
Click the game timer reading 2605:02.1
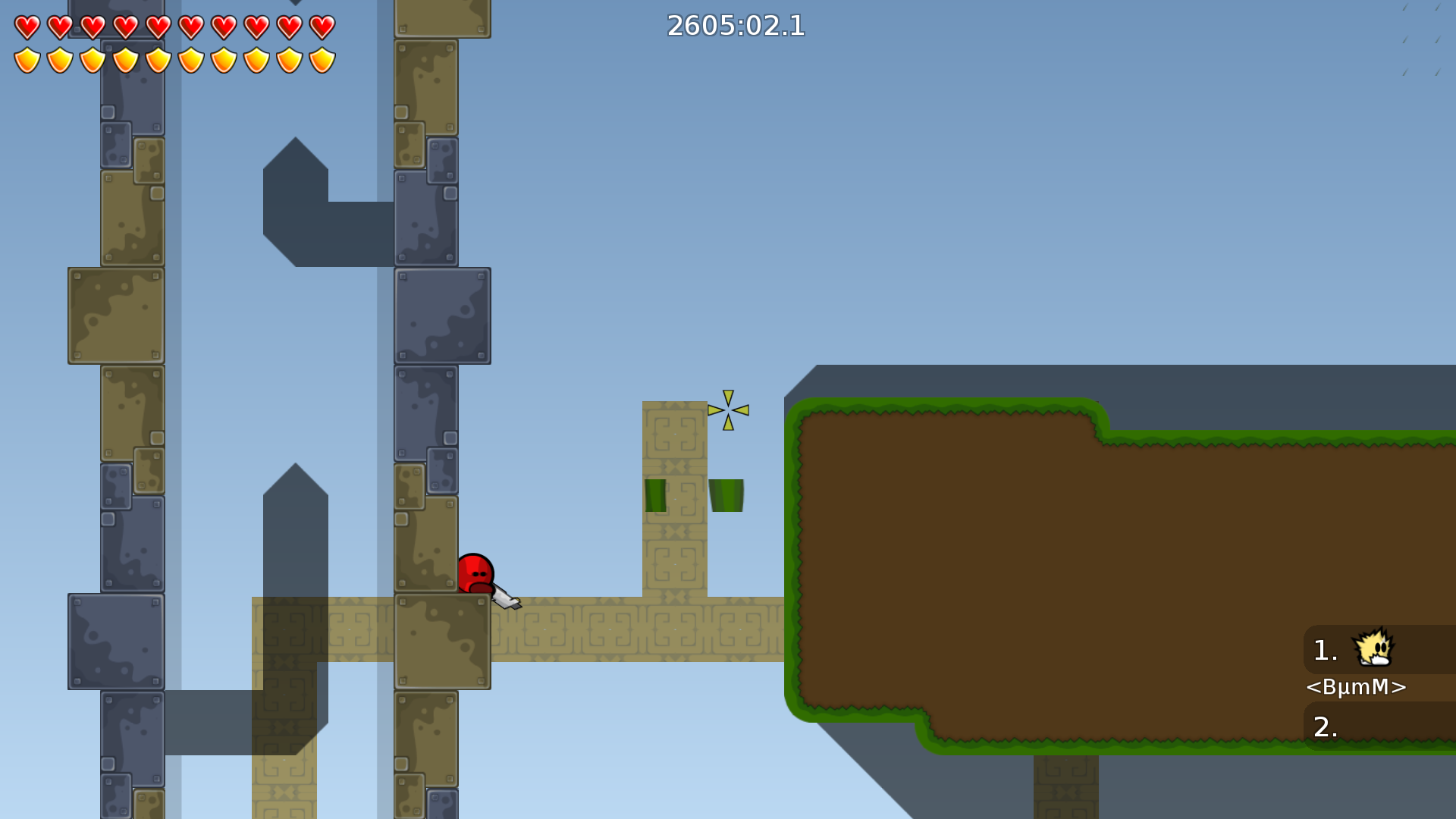[735, 27]
